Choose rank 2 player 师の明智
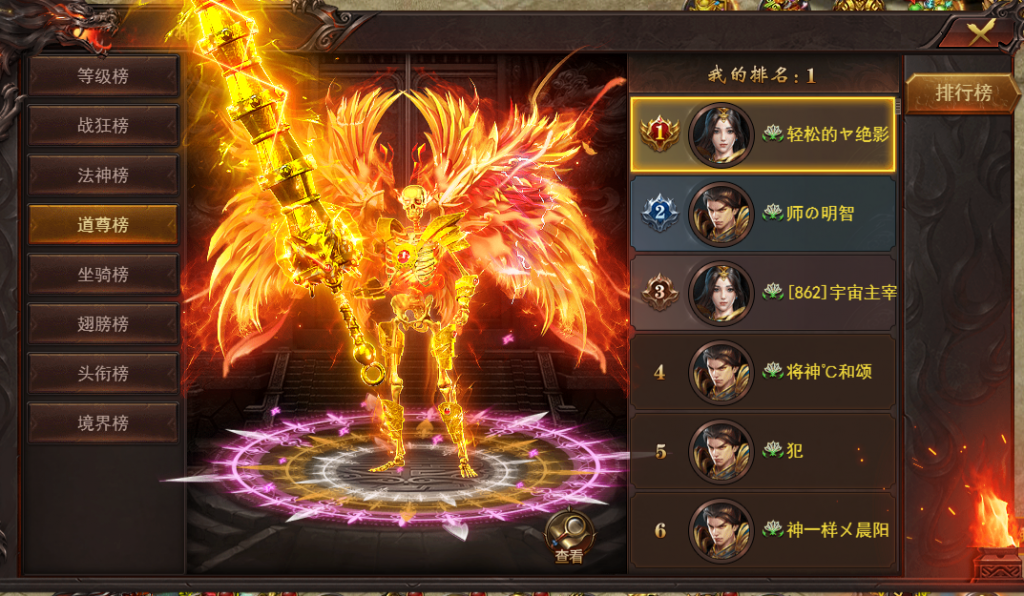Image resolution: width=1024 pixels, height=596 pixels. click(763, 212)
